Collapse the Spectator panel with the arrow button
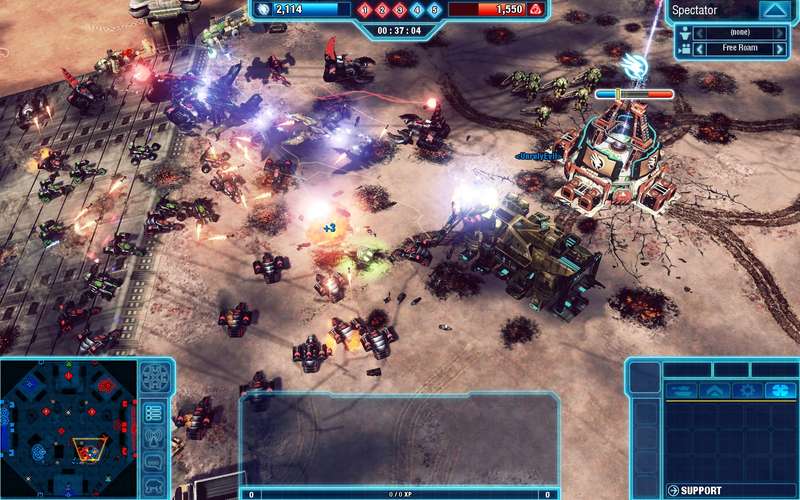The image size is (800, 500). tap(773, 10)
